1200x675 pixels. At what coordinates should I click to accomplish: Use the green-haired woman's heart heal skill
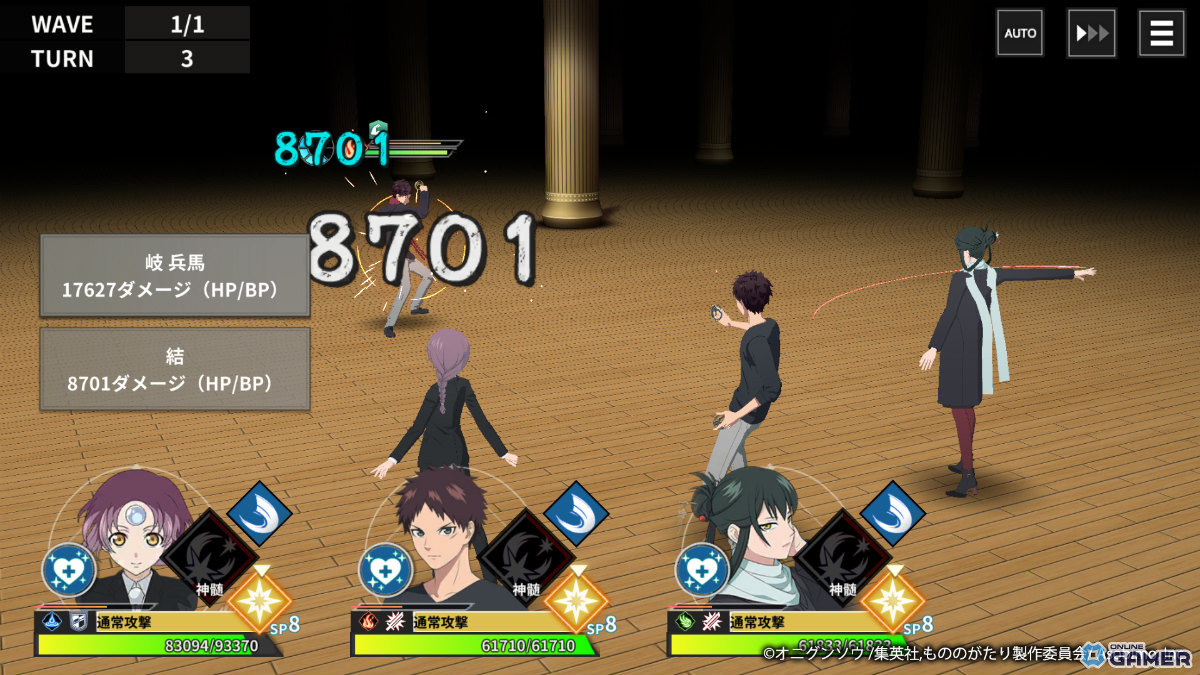(702, 570)
